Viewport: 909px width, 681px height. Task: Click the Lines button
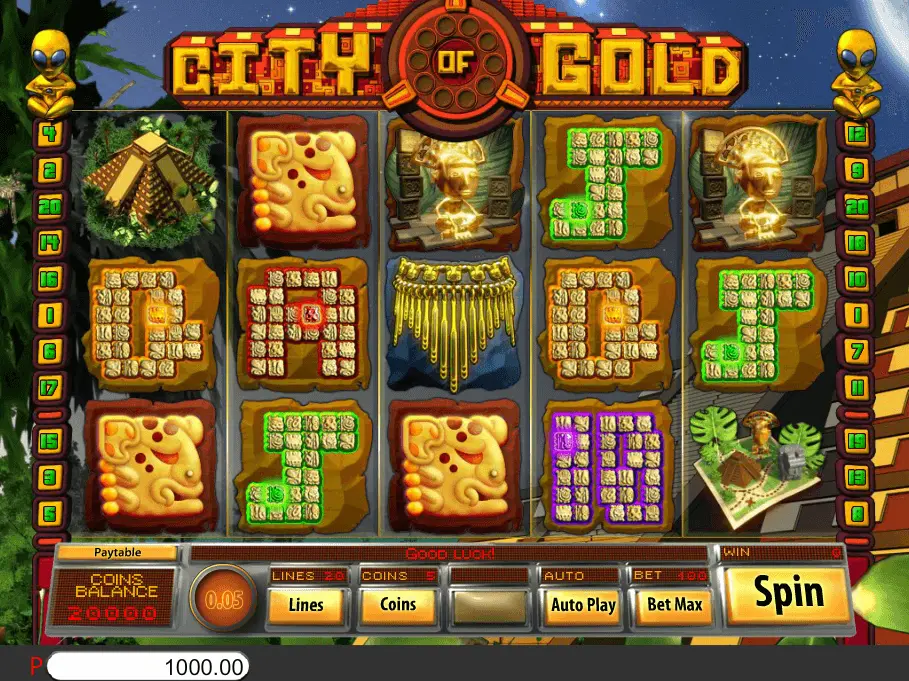coord(305,605)
